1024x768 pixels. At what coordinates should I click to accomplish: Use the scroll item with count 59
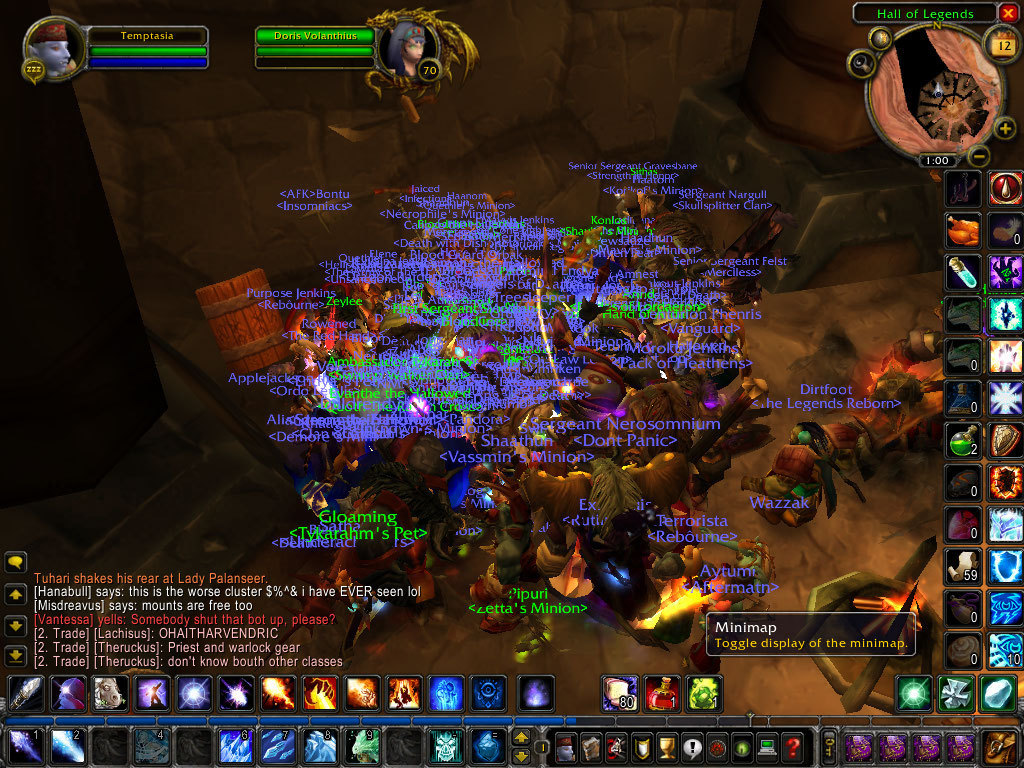[964, 565]
